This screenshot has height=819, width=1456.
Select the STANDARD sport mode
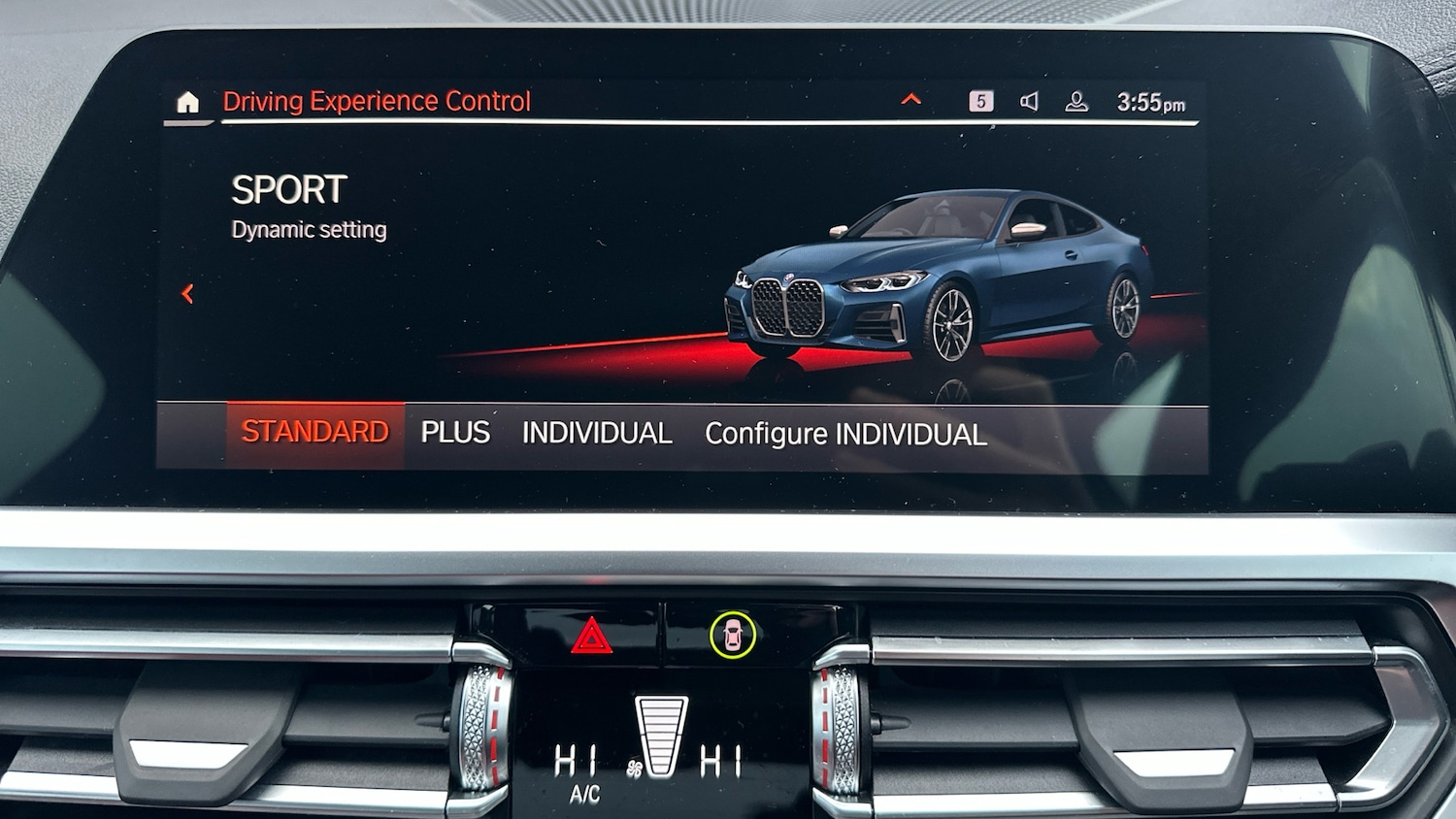315,433
